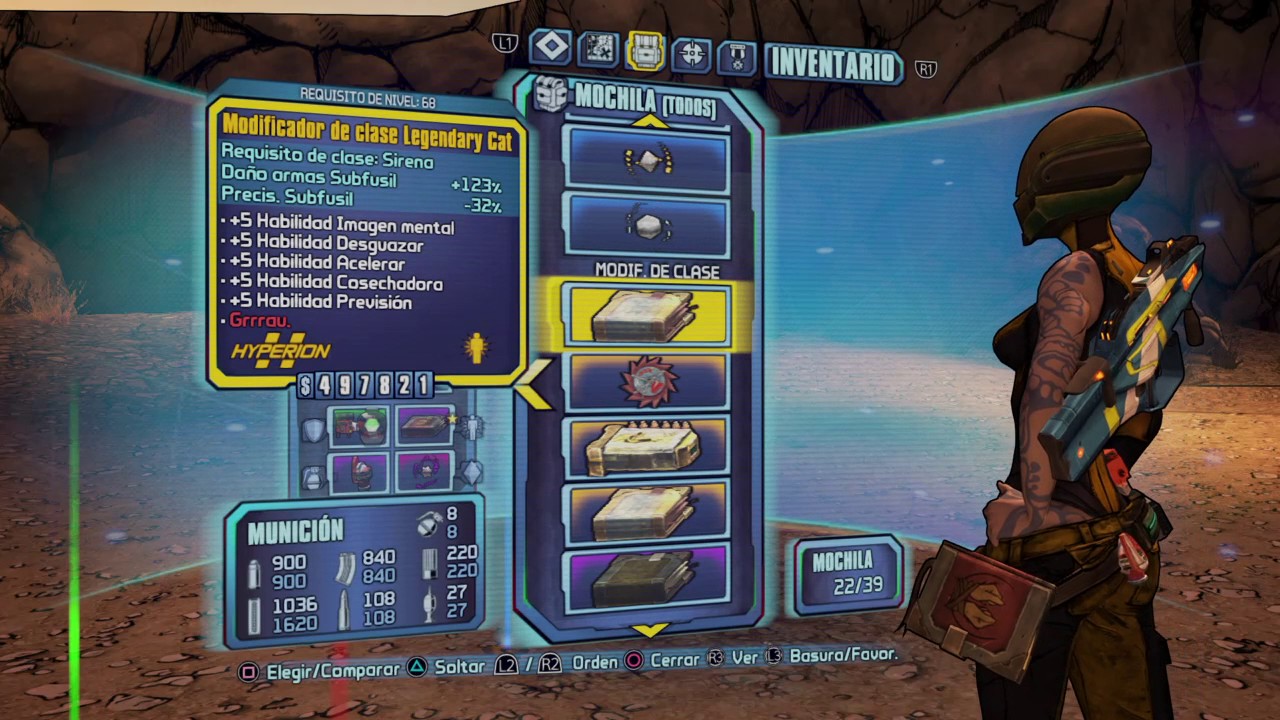Select the blue relic with golden wings
Screen dimensions: 1280x720
click(647, 160)
